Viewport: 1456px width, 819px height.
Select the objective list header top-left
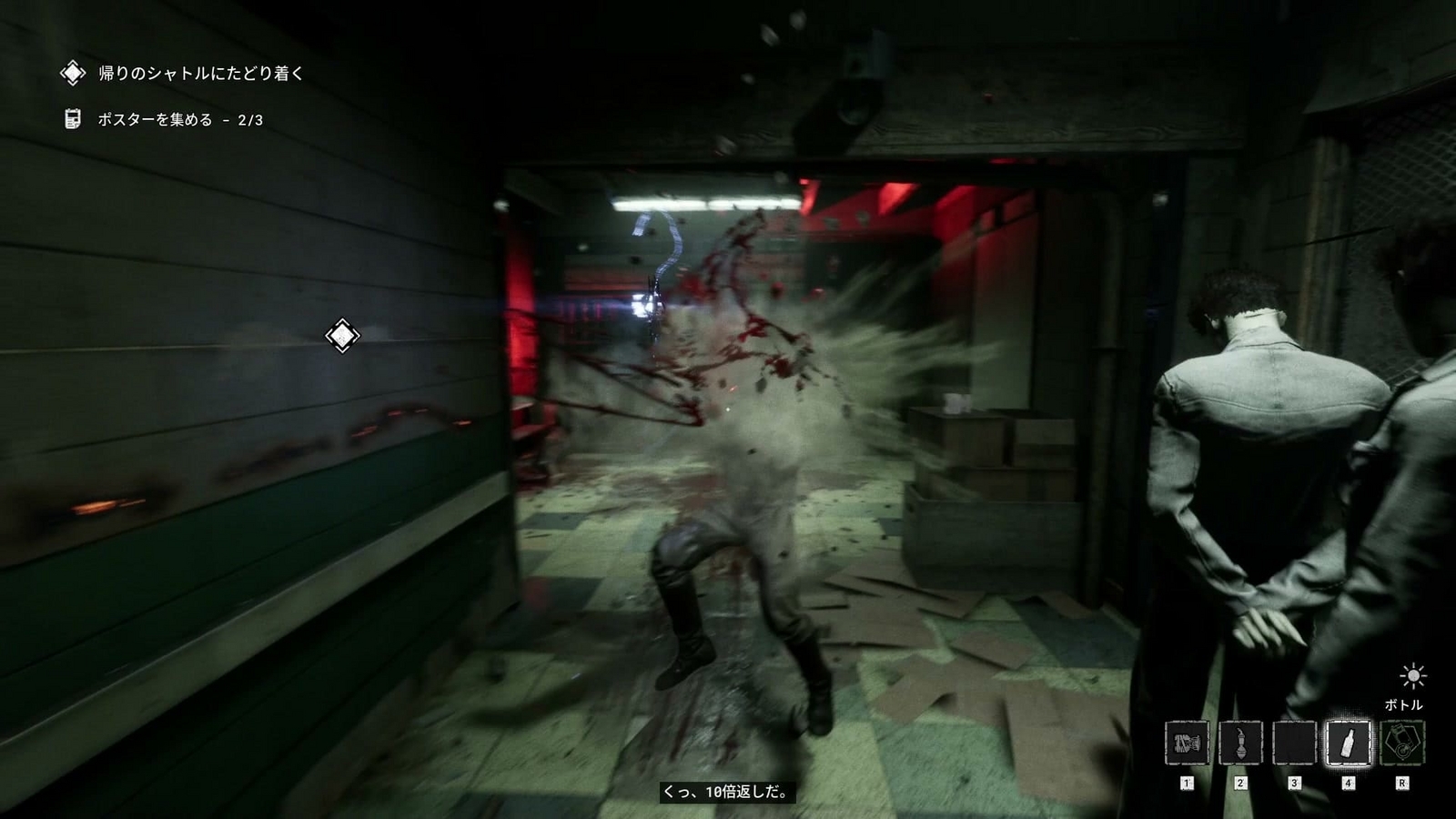tap(196, 72)
